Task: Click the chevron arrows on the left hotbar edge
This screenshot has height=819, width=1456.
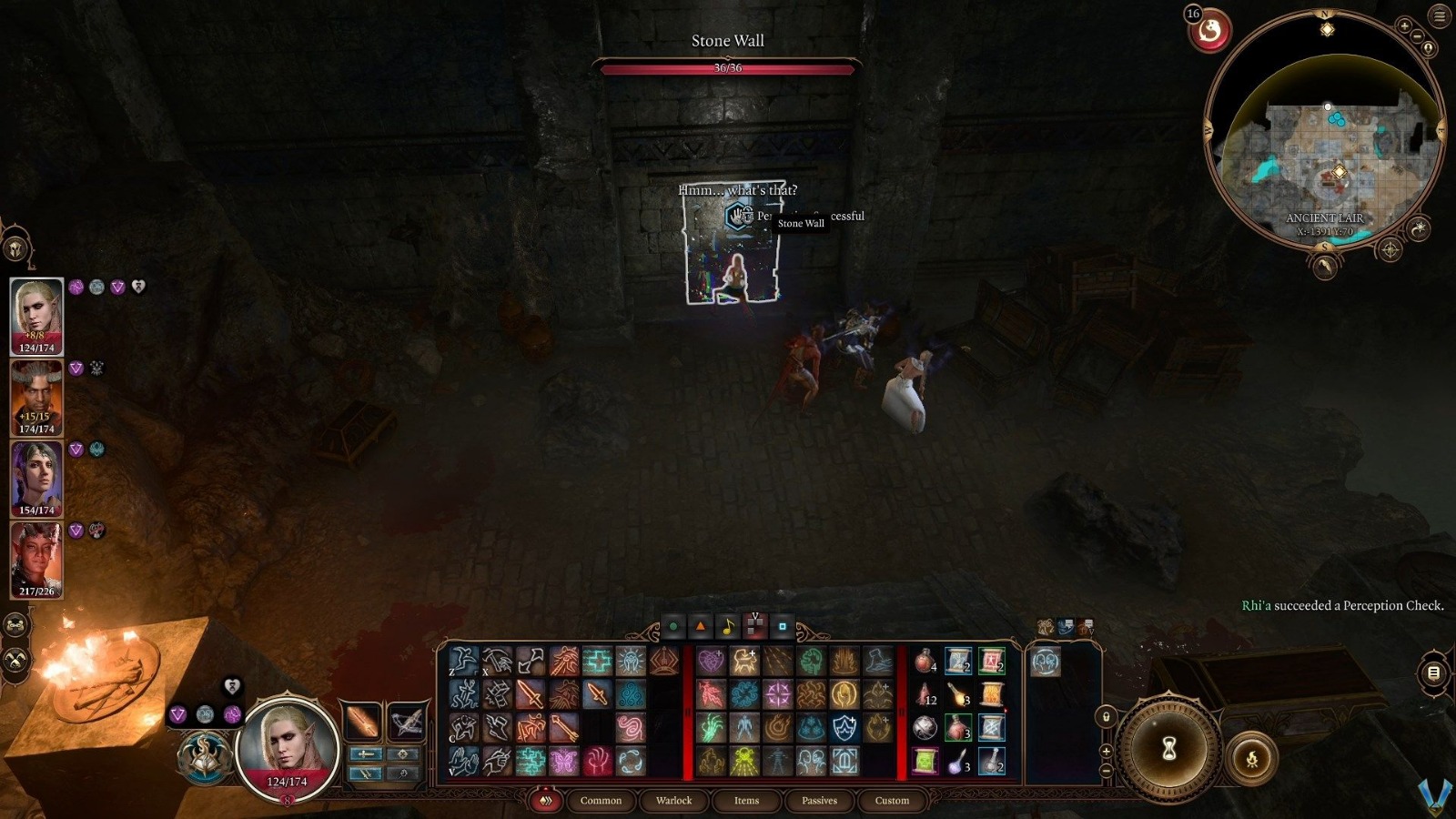Action: [x=546, y=800]
